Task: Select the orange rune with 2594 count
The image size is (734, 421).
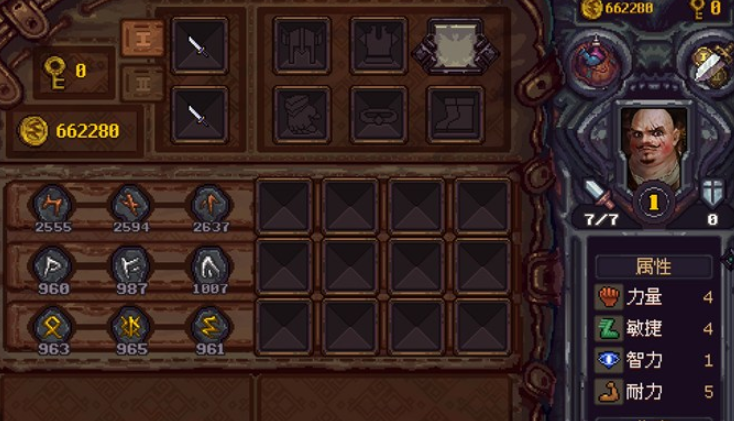Action: pyautogui.click(x=130, y=203)
